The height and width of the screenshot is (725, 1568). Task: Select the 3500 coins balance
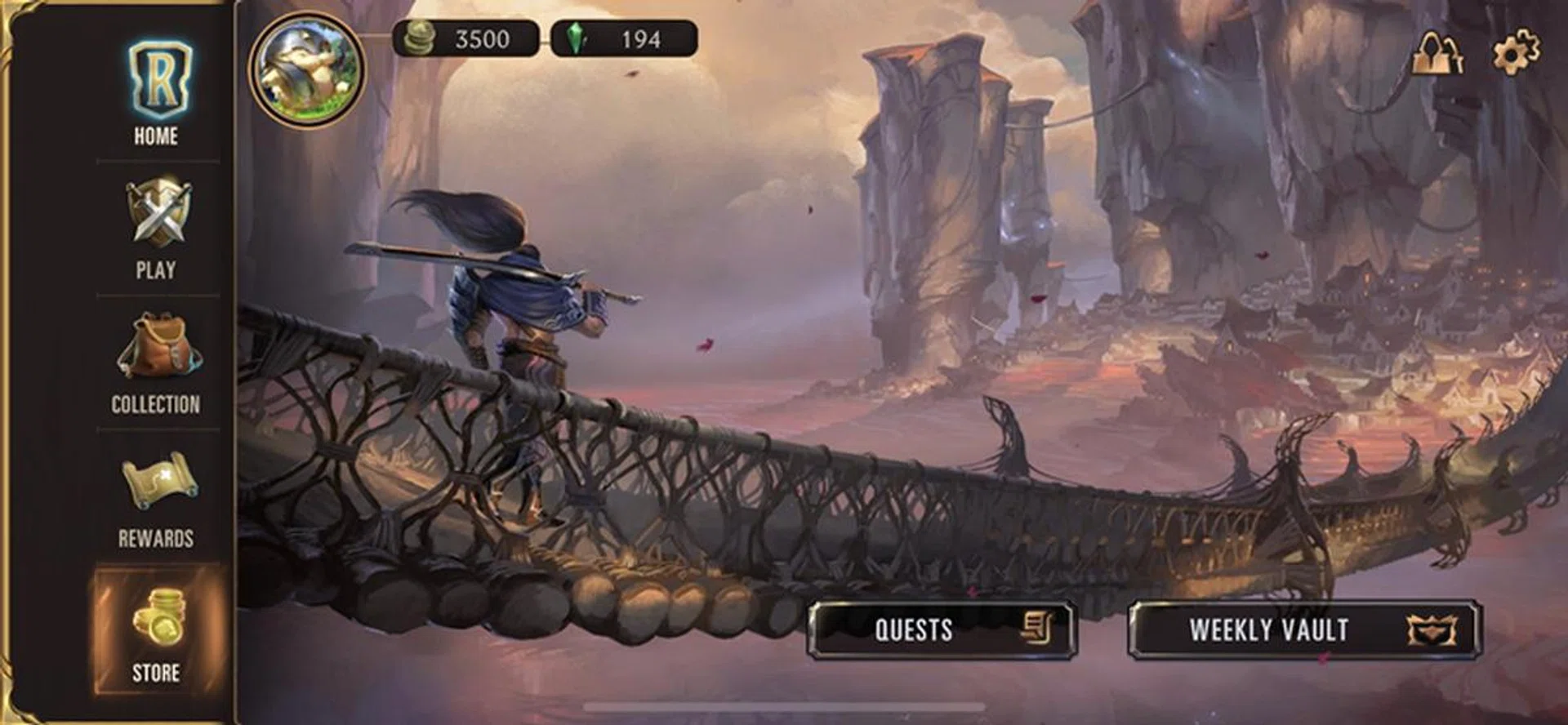pos(465,39)
